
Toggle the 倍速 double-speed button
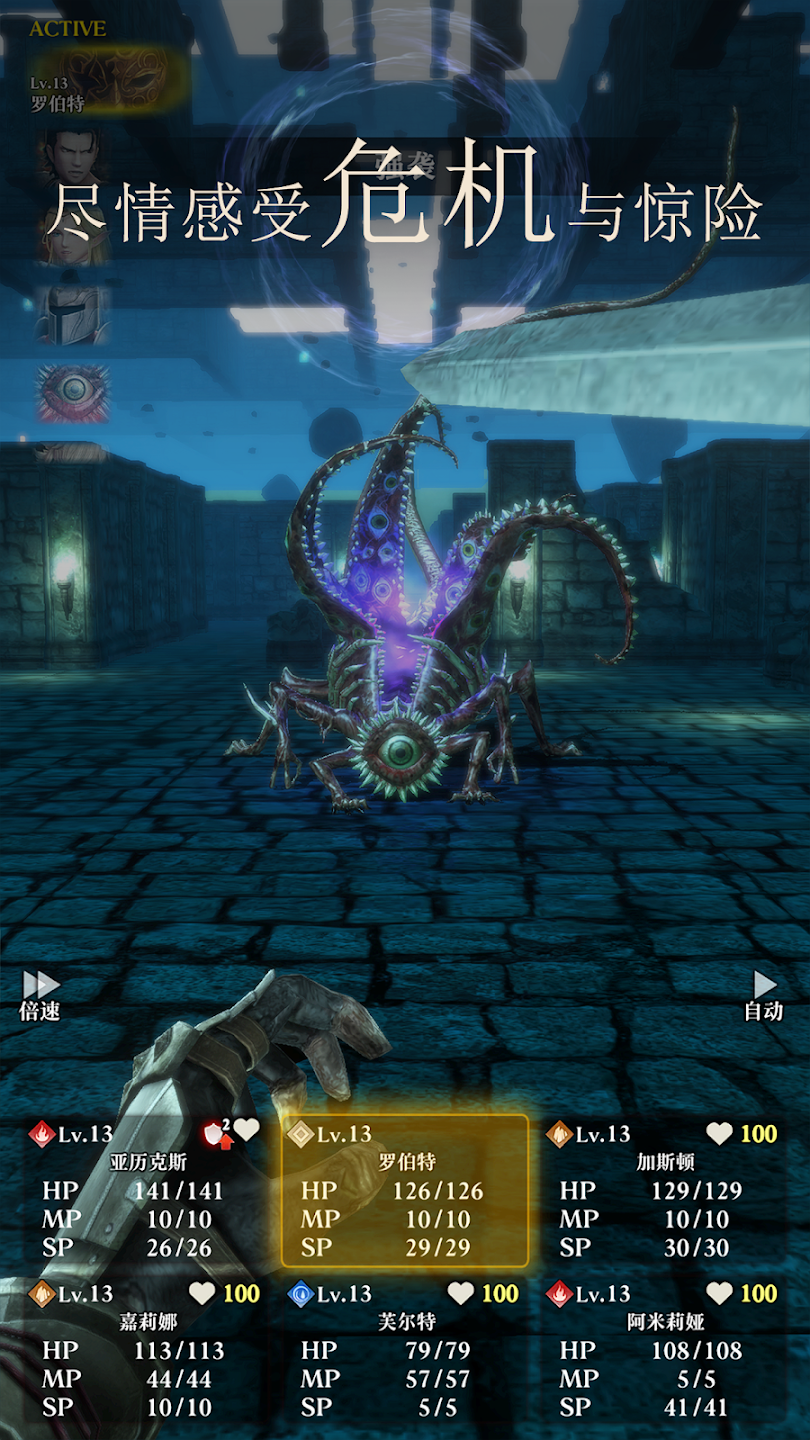(x=40, y=995)
